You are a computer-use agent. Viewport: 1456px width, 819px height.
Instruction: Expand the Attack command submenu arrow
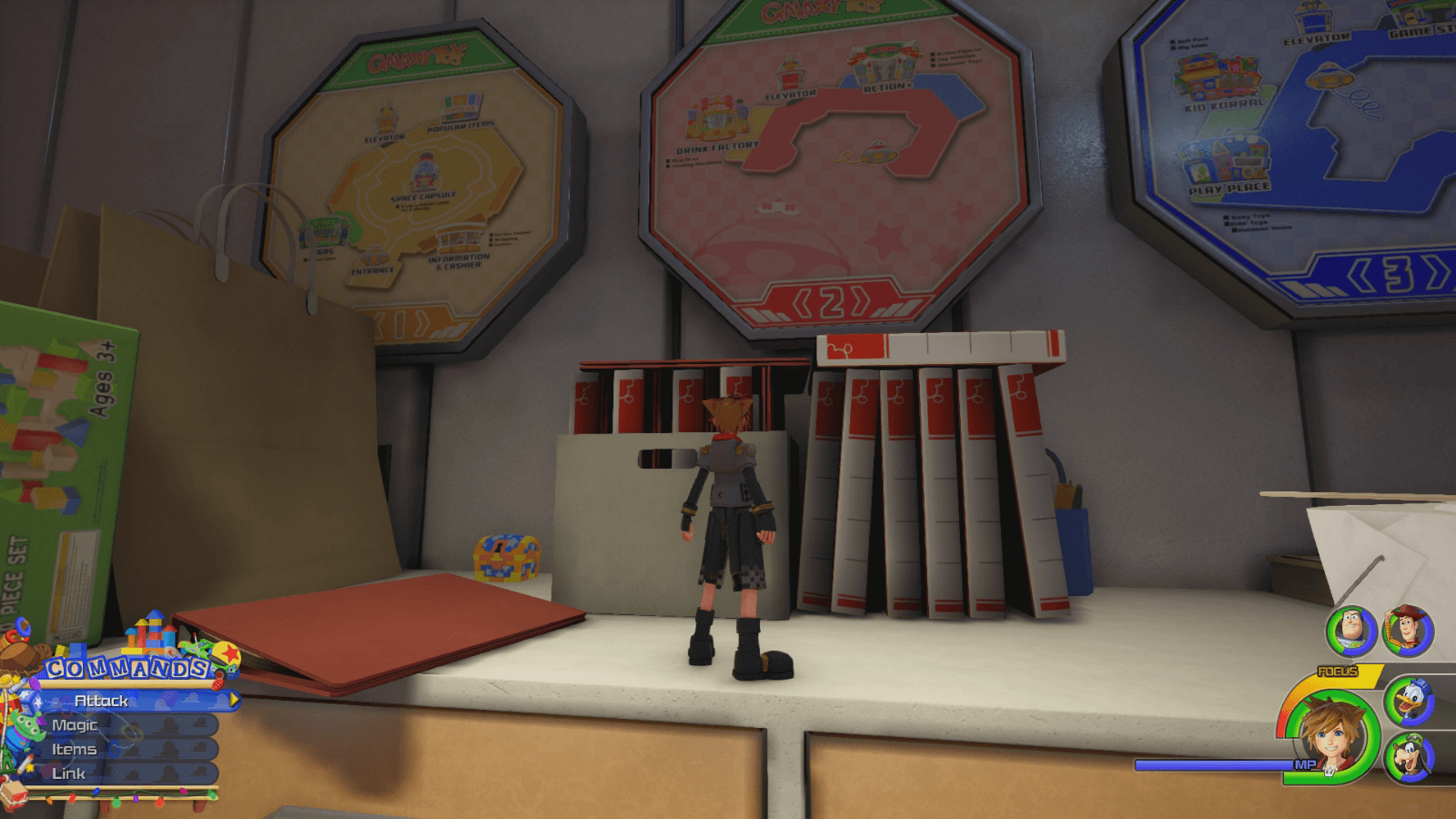click(x=233, y=701)
